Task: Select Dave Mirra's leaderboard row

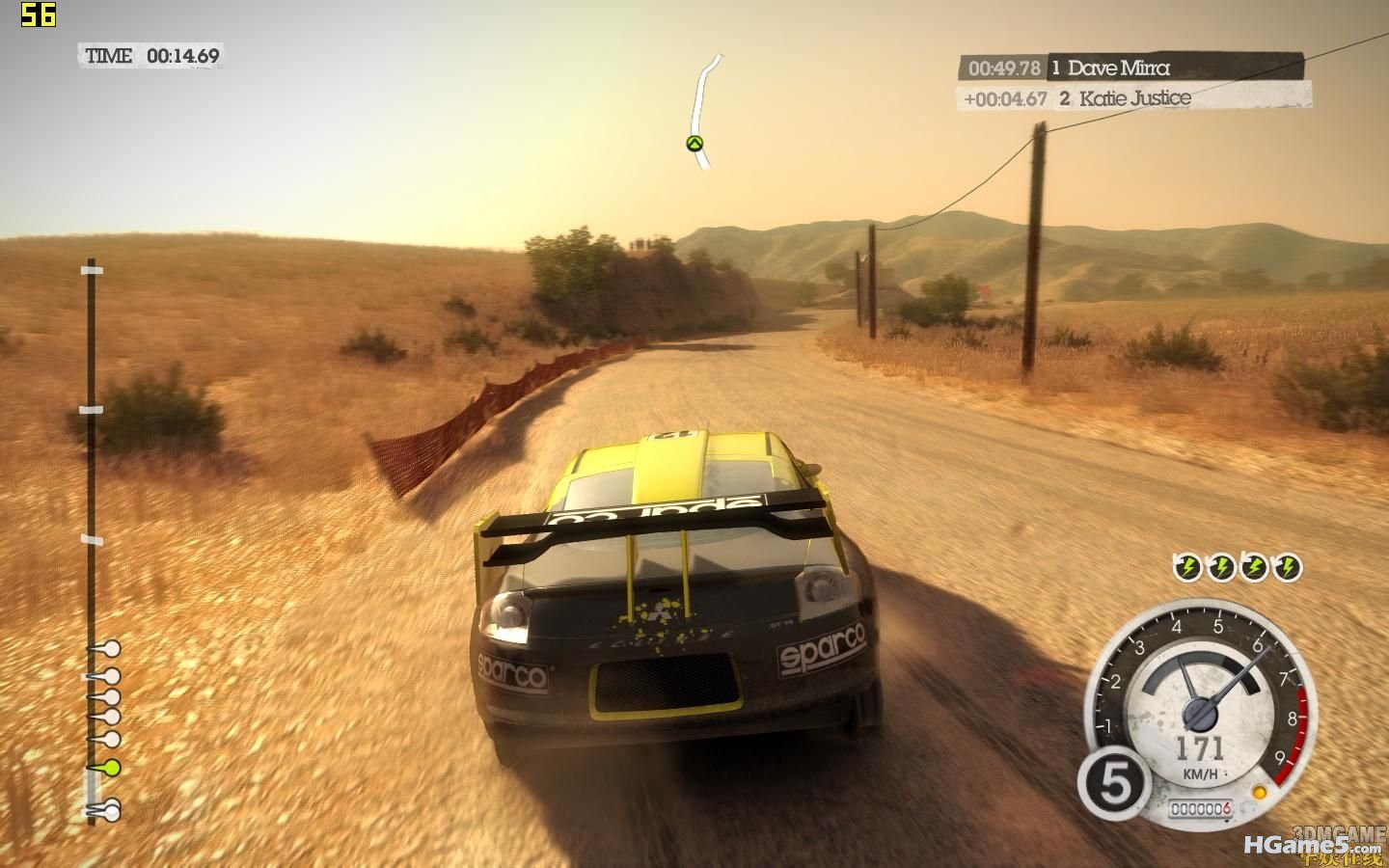Action: tap(1130, 68)
